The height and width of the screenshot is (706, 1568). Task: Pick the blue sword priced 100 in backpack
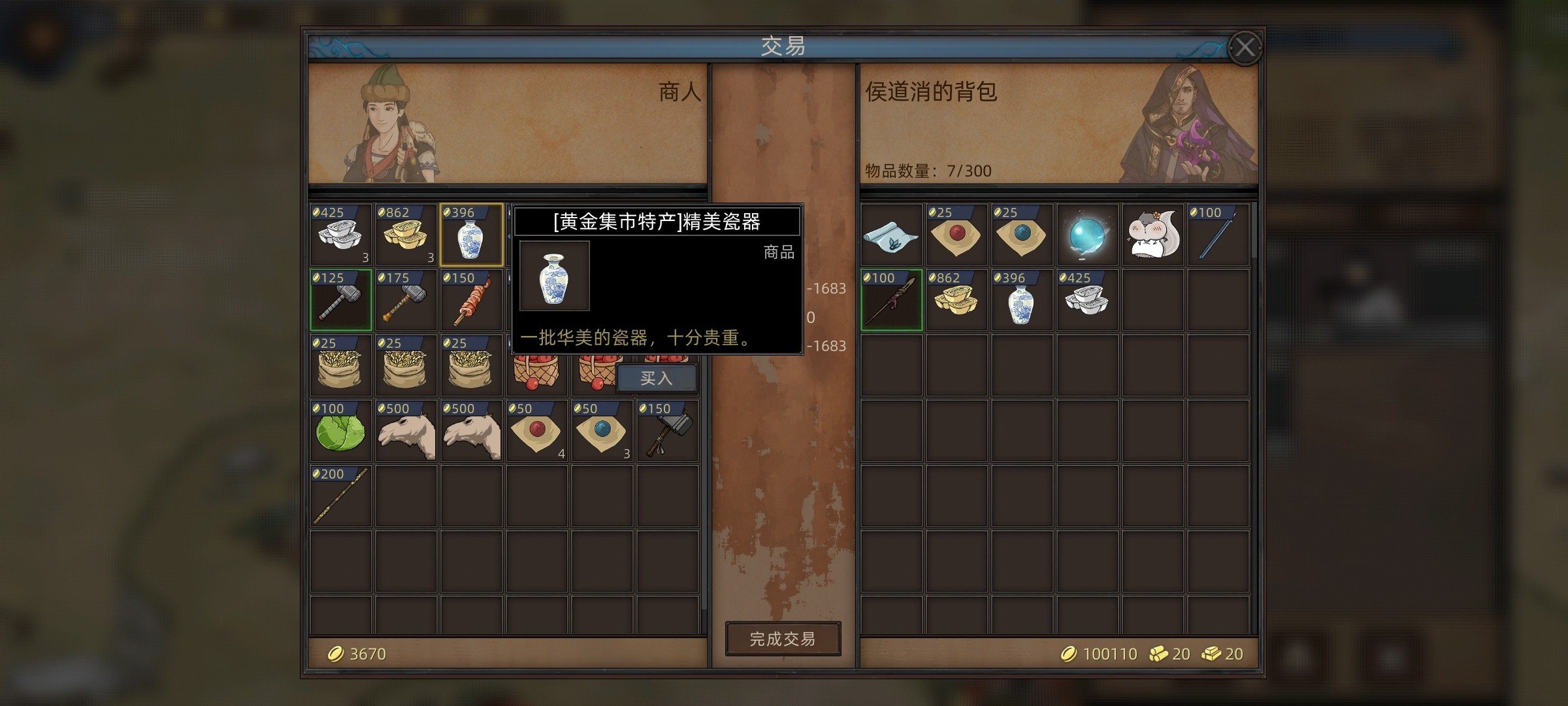click(1218, 235)
